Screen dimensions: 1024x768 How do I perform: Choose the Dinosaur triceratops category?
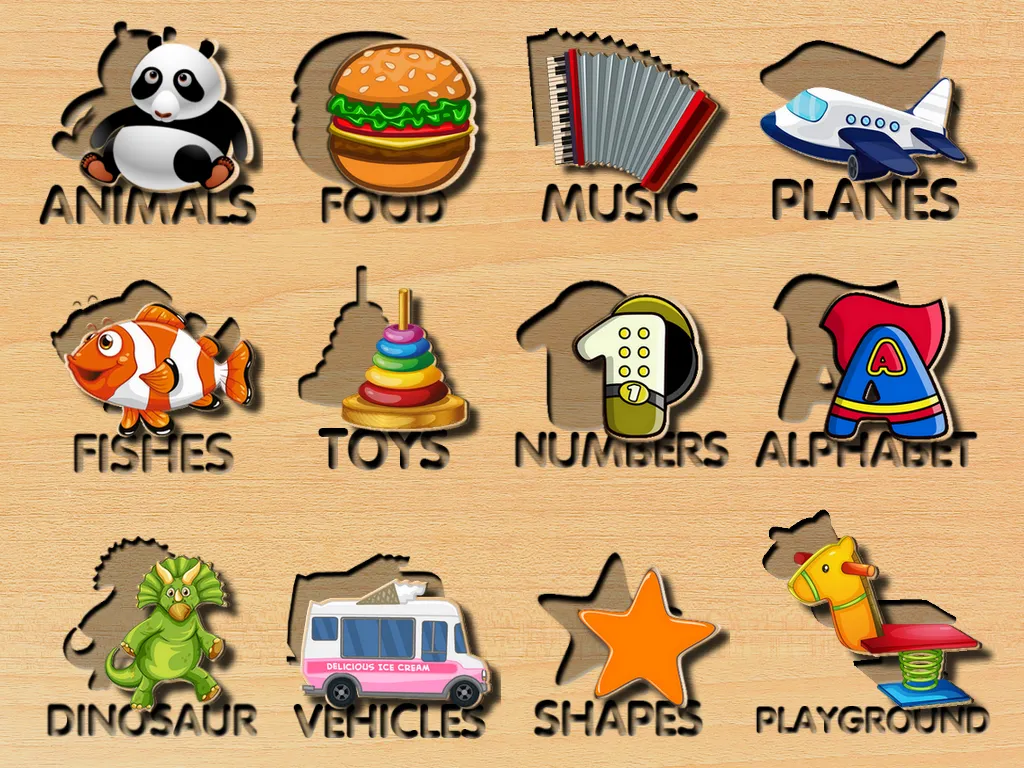coord(172,628)
